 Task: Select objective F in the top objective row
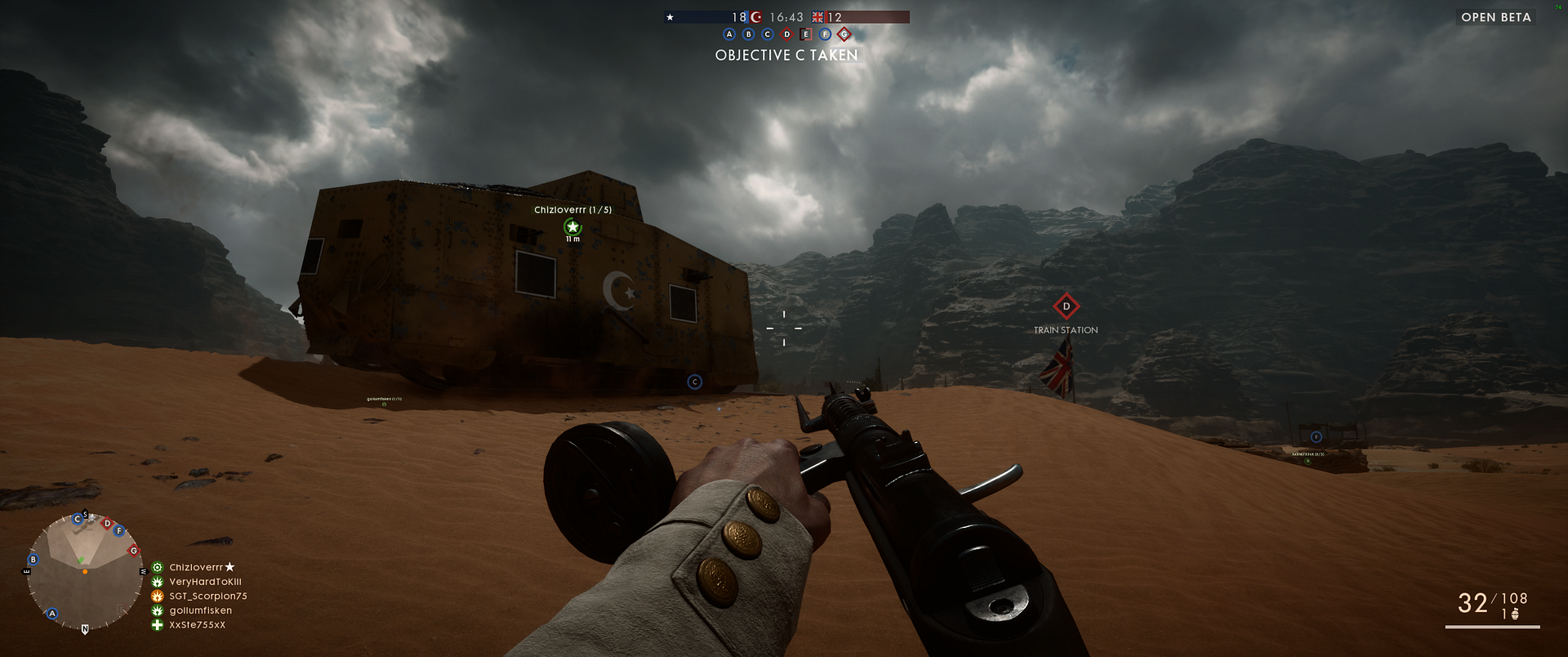(825, 34)
